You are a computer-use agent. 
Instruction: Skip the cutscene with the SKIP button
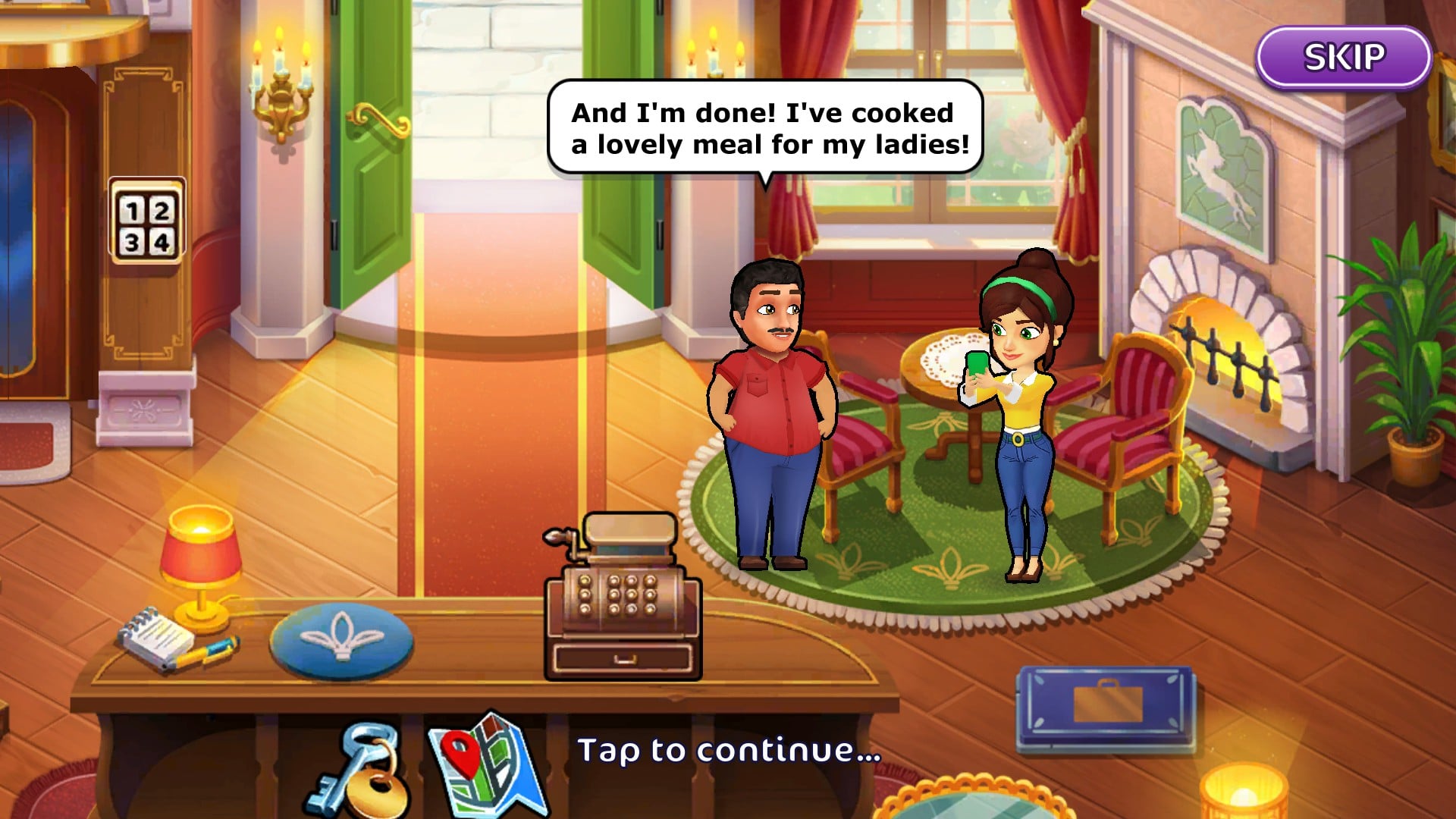pos(1343,58)
